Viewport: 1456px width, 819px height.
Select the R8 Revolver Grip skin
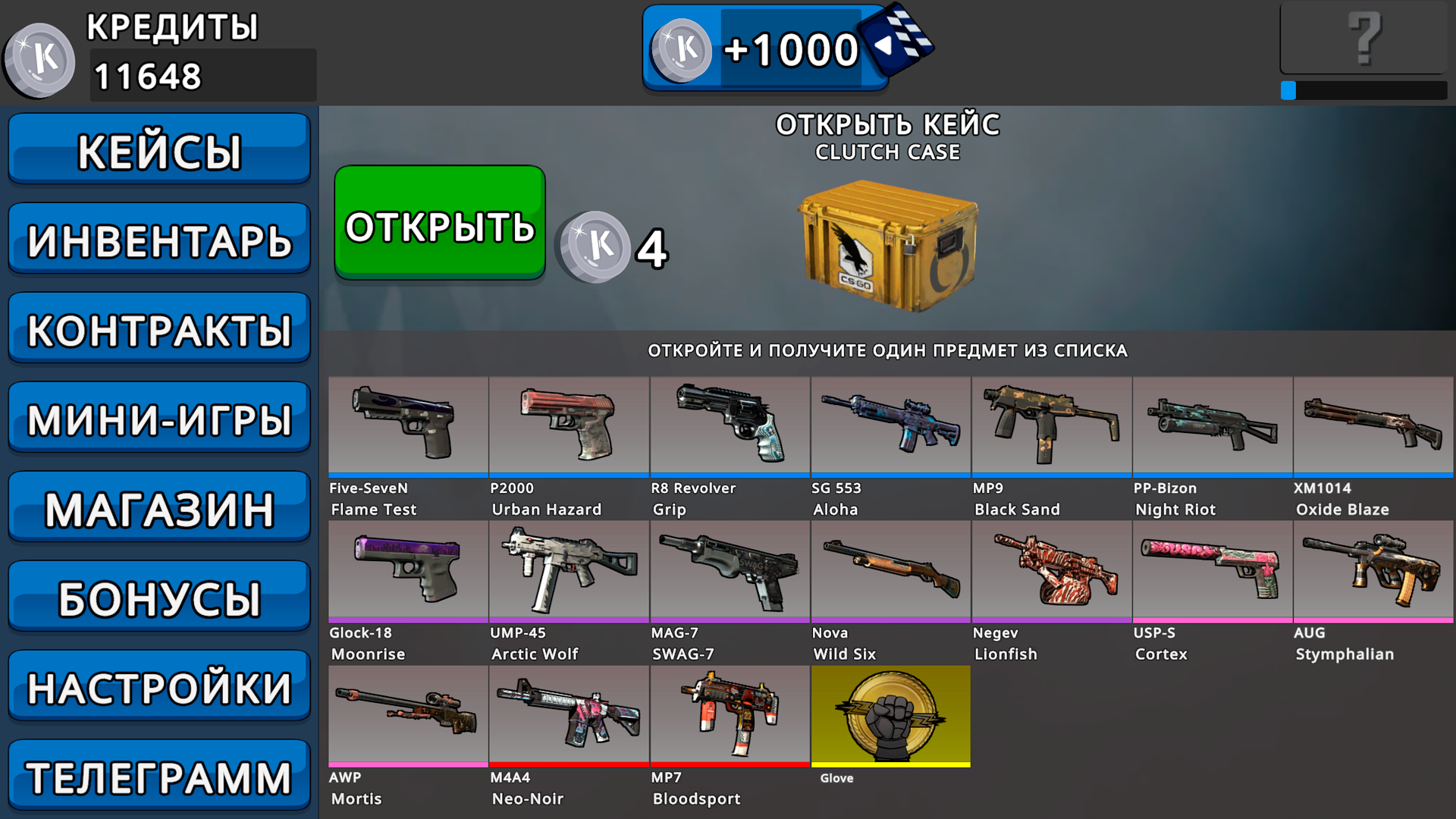(x=730, y=426)
